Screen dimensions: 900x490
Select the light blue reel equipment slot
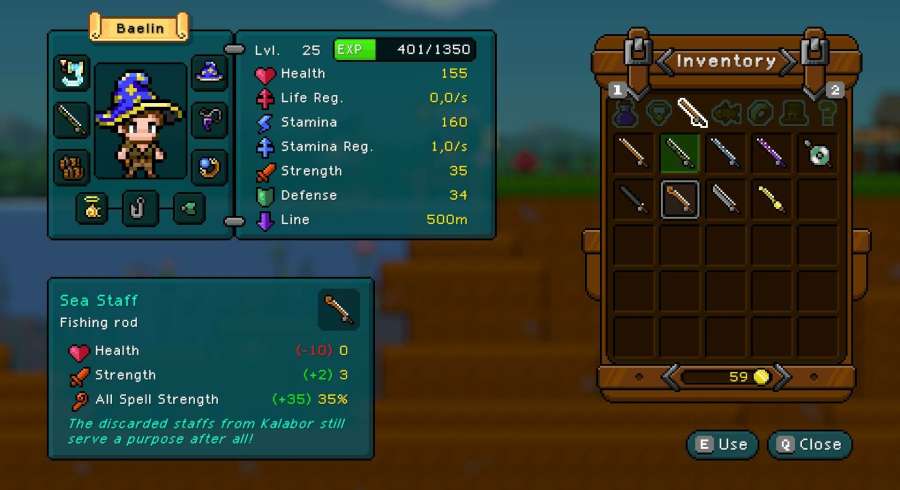[72, 73]
